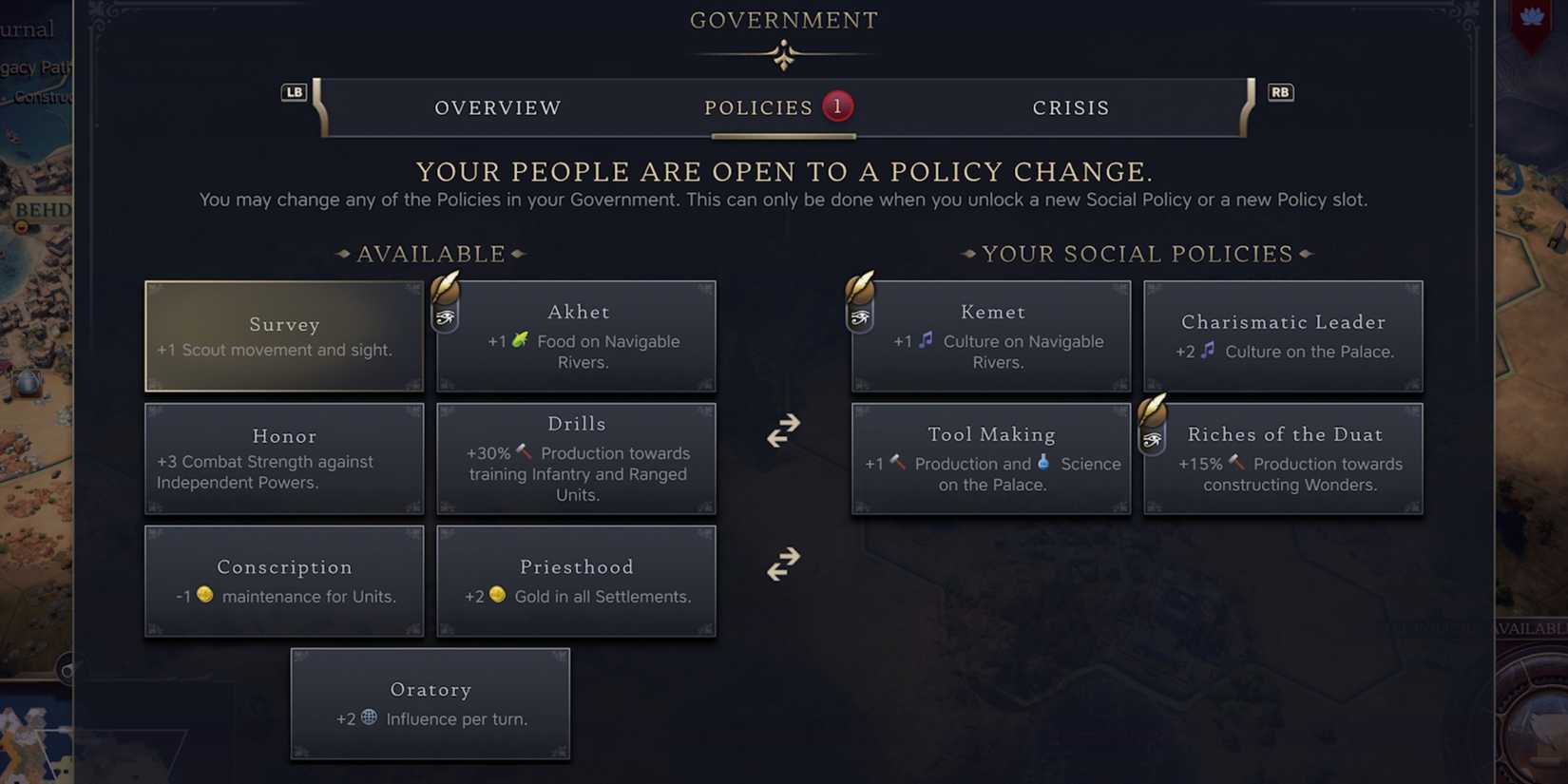Click the science flask icon on Tool Making
Viewport: 1568px width, 784px height.
coord(1043,464)
